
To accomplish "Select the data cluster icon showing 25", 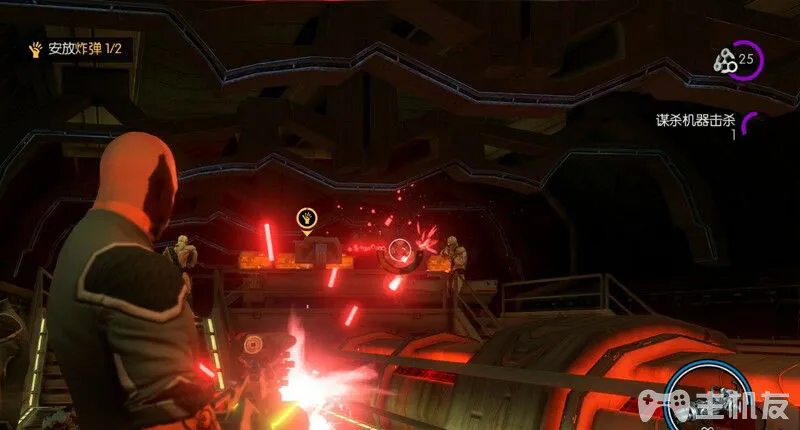I will coord(734,60).
